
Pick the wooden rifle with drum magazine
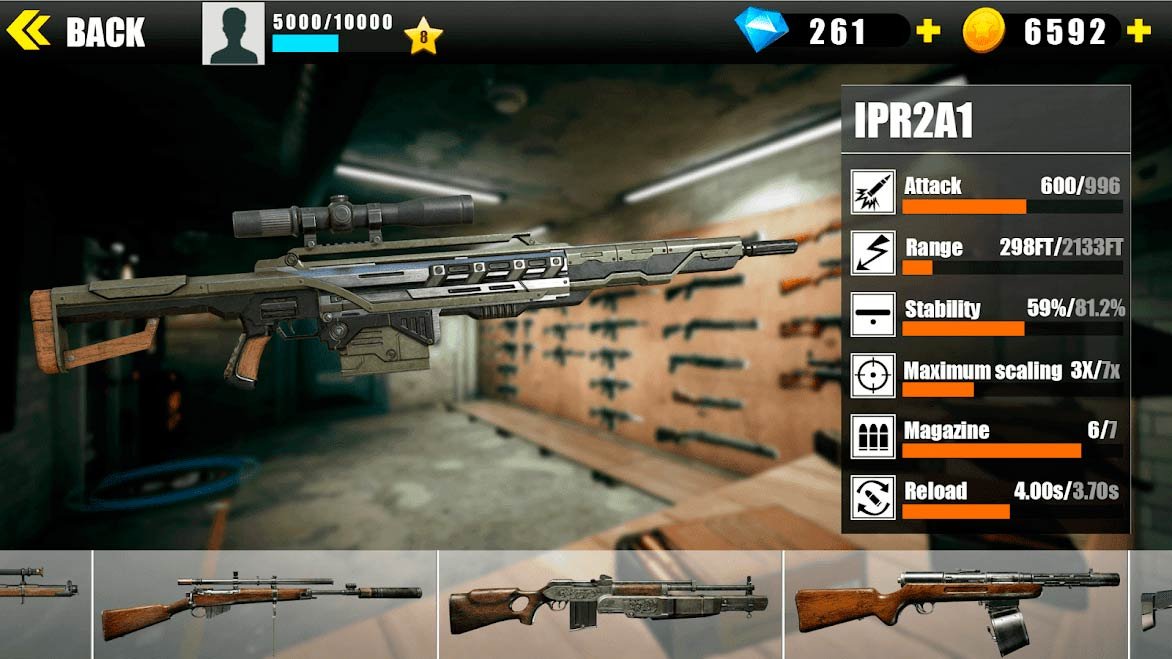tap(956, 604)
